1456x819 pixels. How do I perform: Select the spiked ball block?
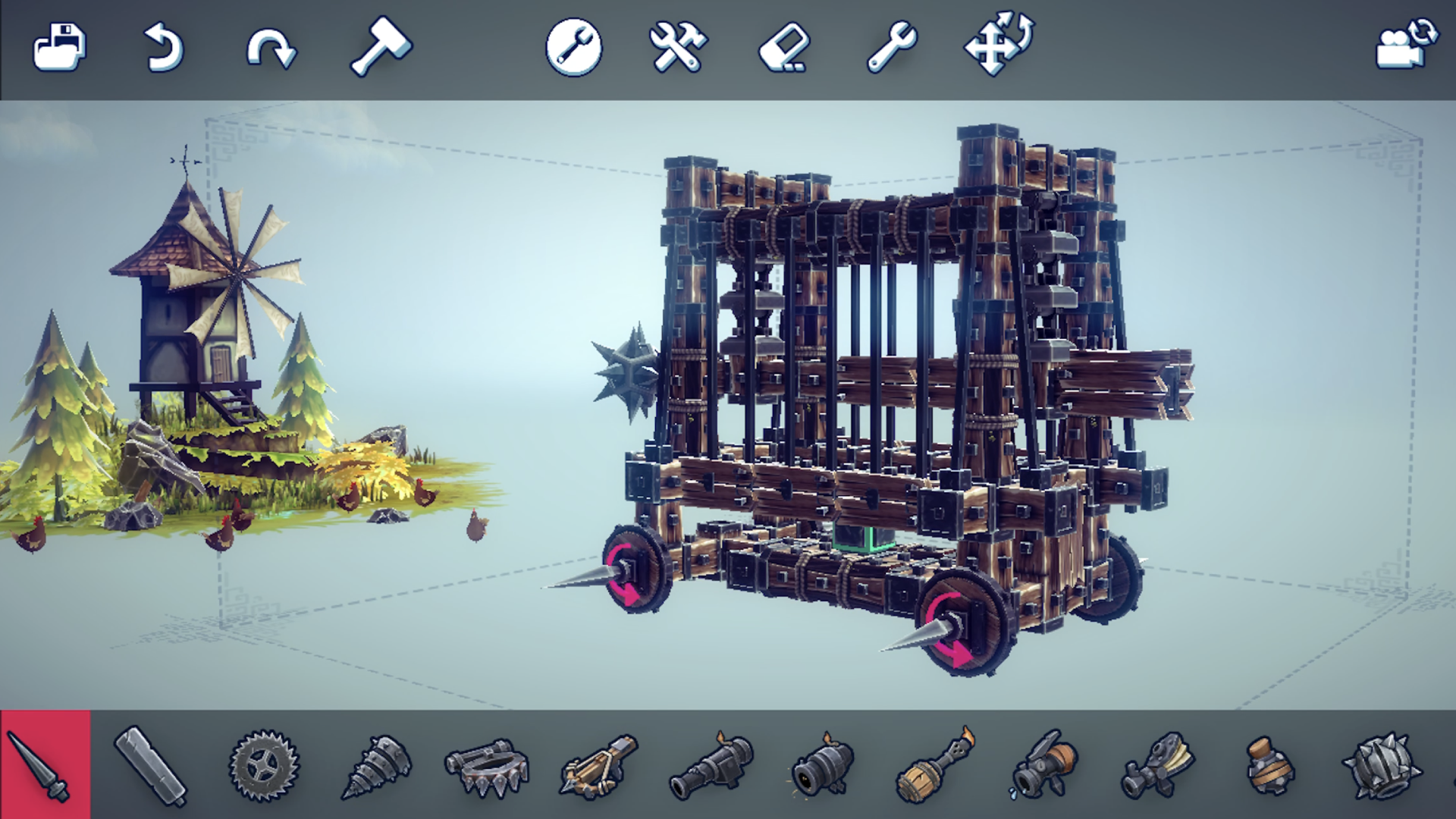(1382, 766)
